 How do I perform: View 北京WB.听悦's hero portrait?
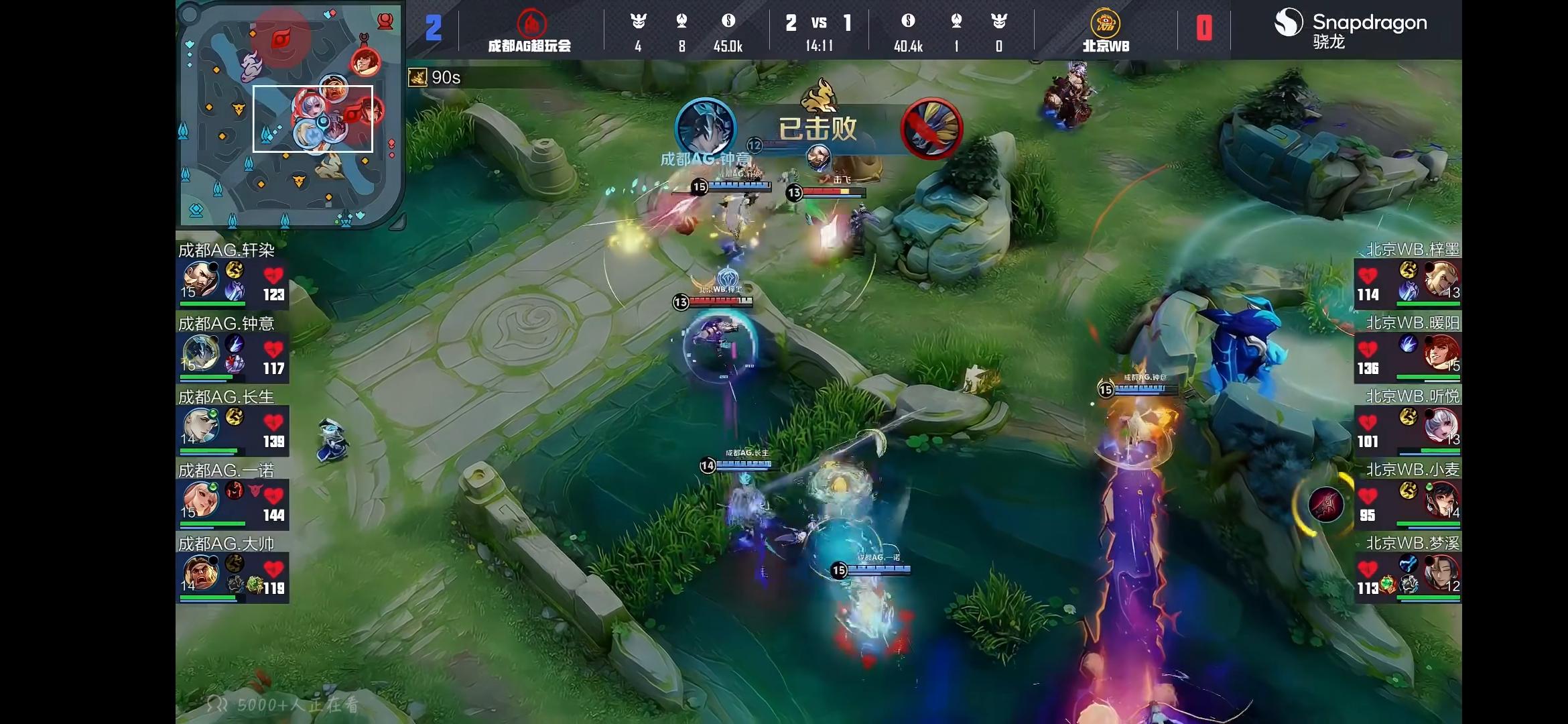click(x=1441, y=426)
